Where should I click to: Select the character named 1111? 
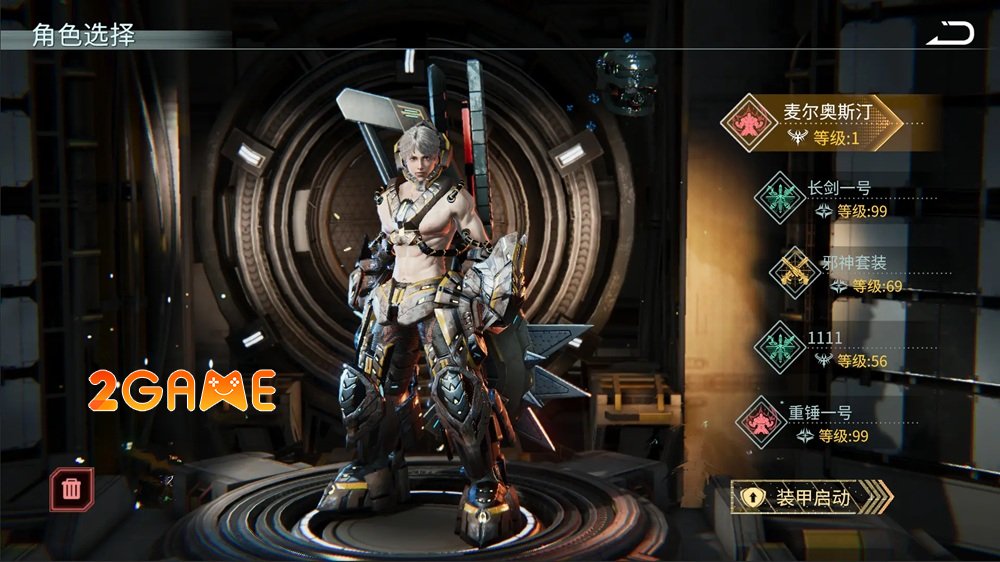pyautogui.click(x=830, y=347)
